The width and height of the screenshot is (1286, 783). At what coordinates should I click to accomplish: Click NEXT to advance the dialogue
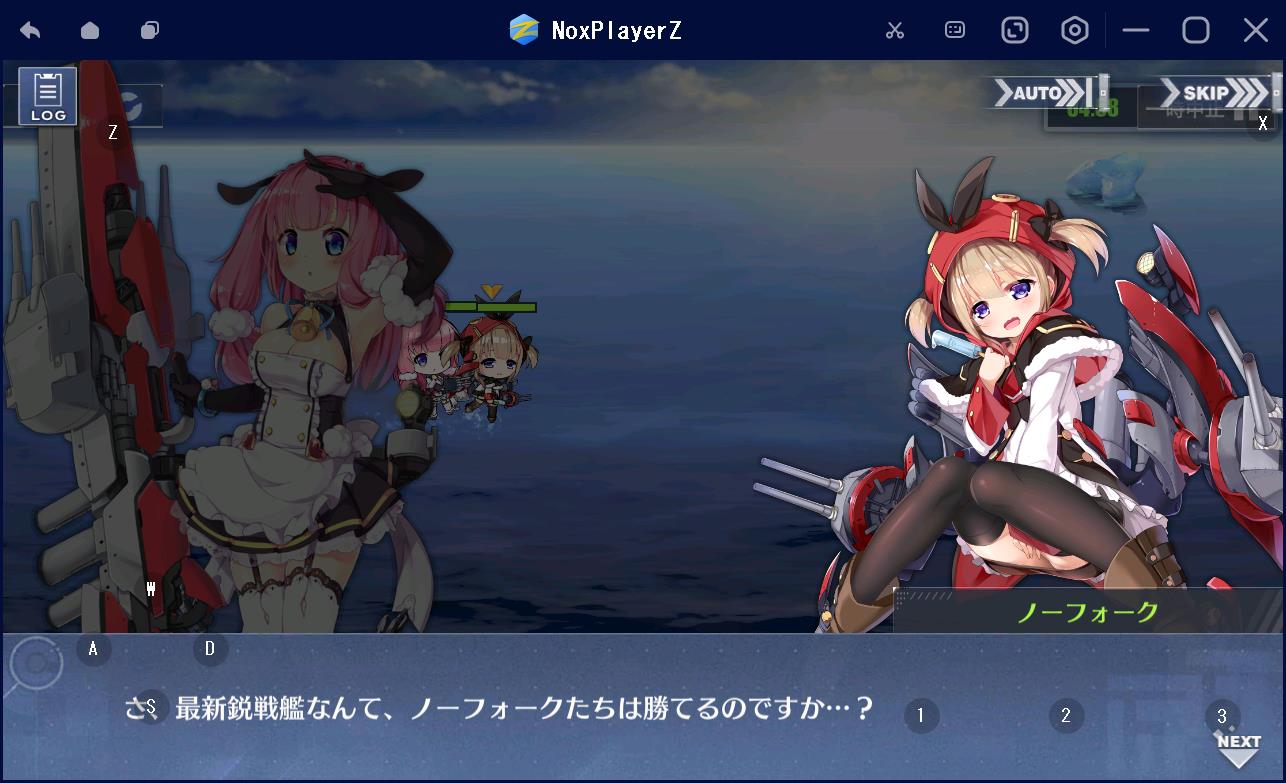pyautogui.click(x=1237, y=742)
